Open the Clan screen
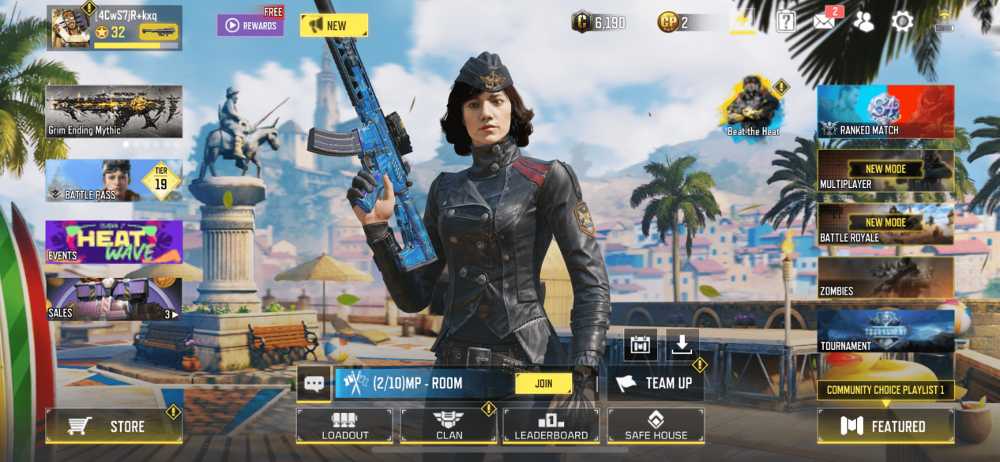Image resolution: width=1000 pixels, height=462 pixels. point(448,426)
